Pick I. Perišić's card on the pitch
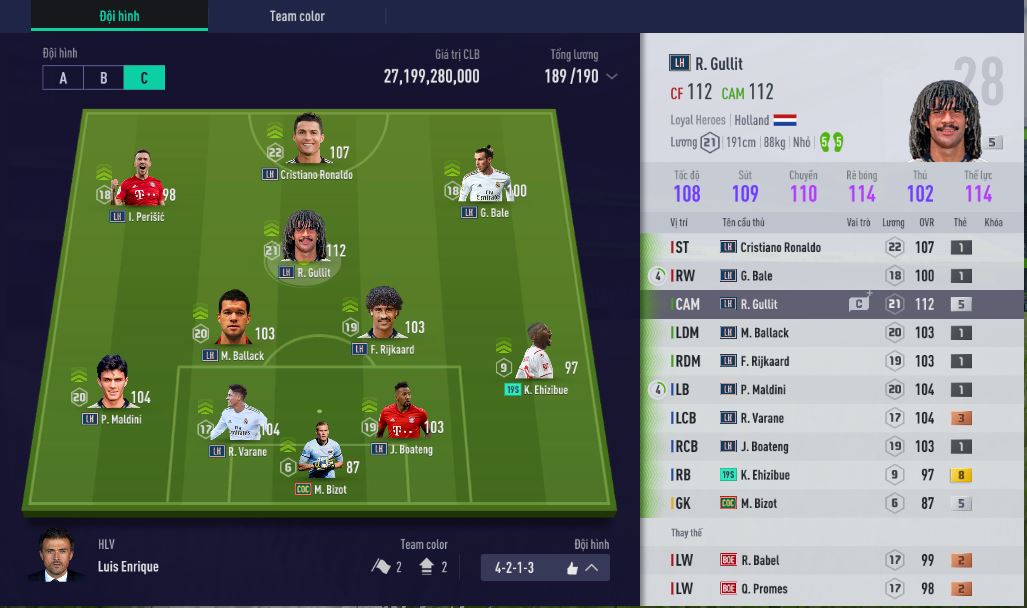 [139, 180]
